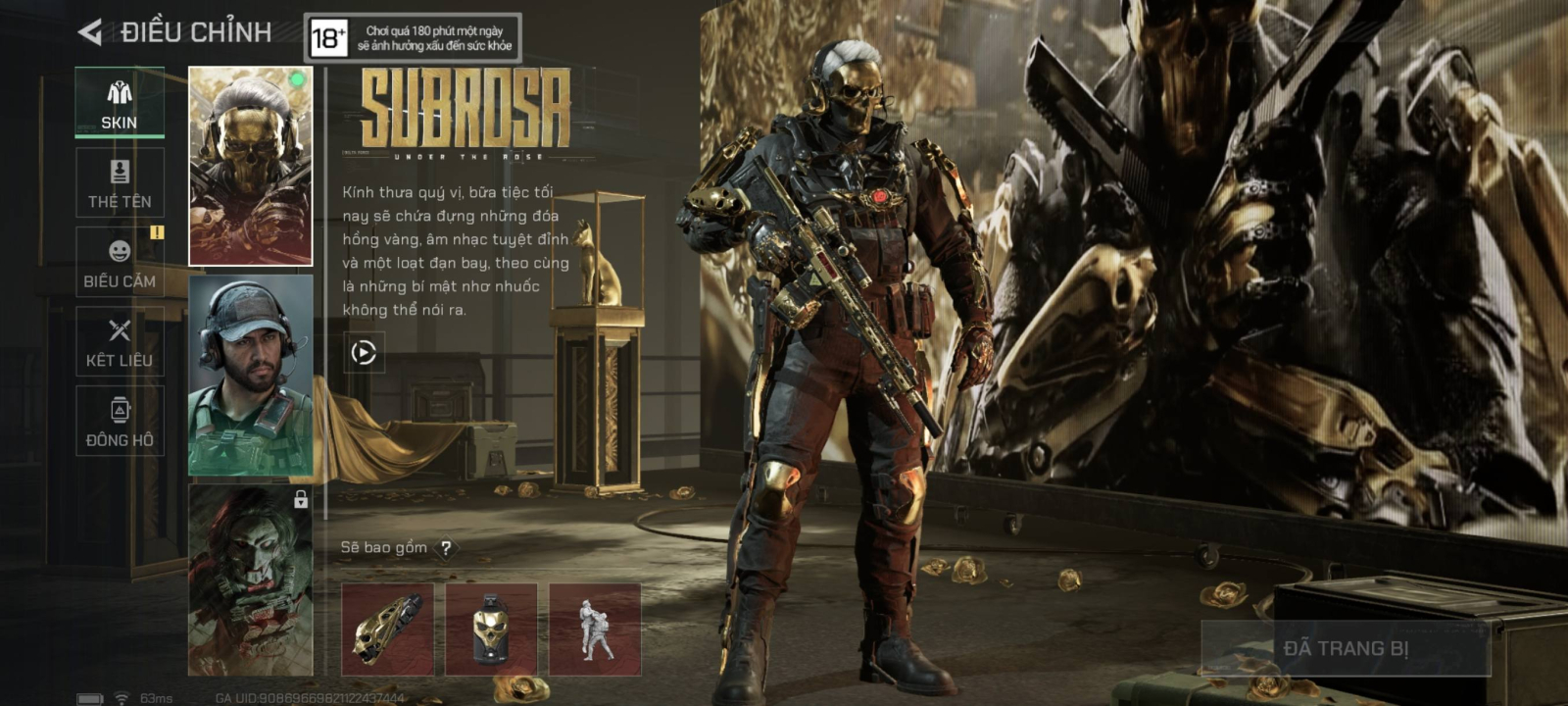Switch to the ĐỒNG HỒ tab
Screen dimensions: 1568x706
pyautogui.click(x=120, y=422)
